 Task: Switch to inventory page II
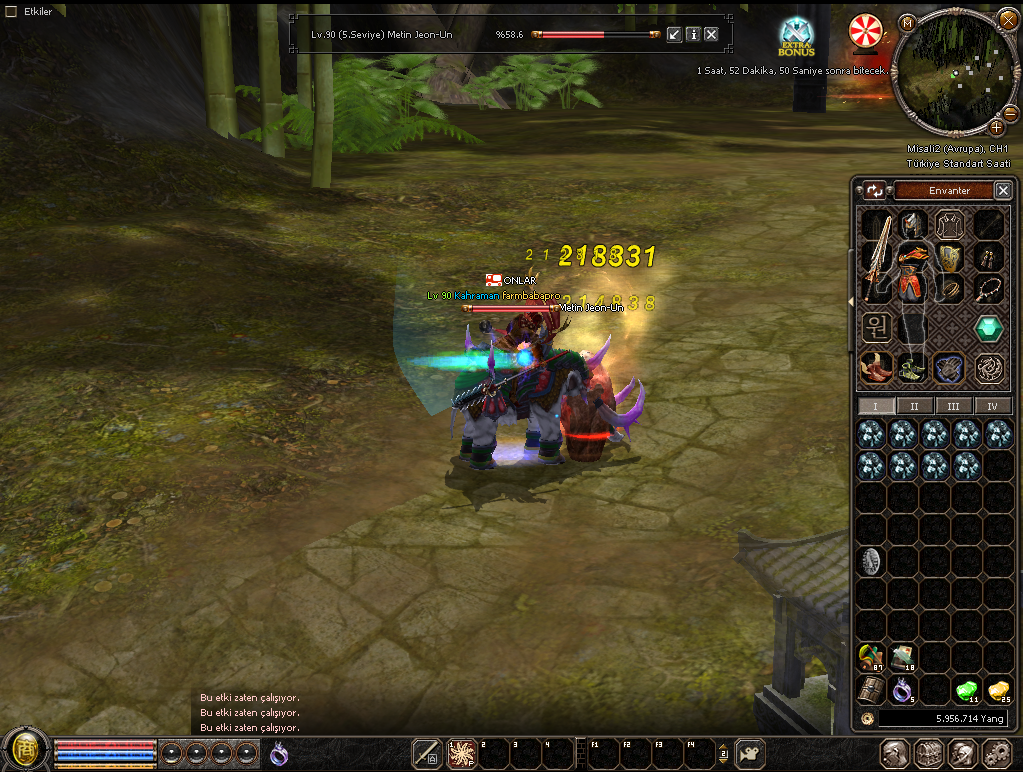click(x=915, y=406)
